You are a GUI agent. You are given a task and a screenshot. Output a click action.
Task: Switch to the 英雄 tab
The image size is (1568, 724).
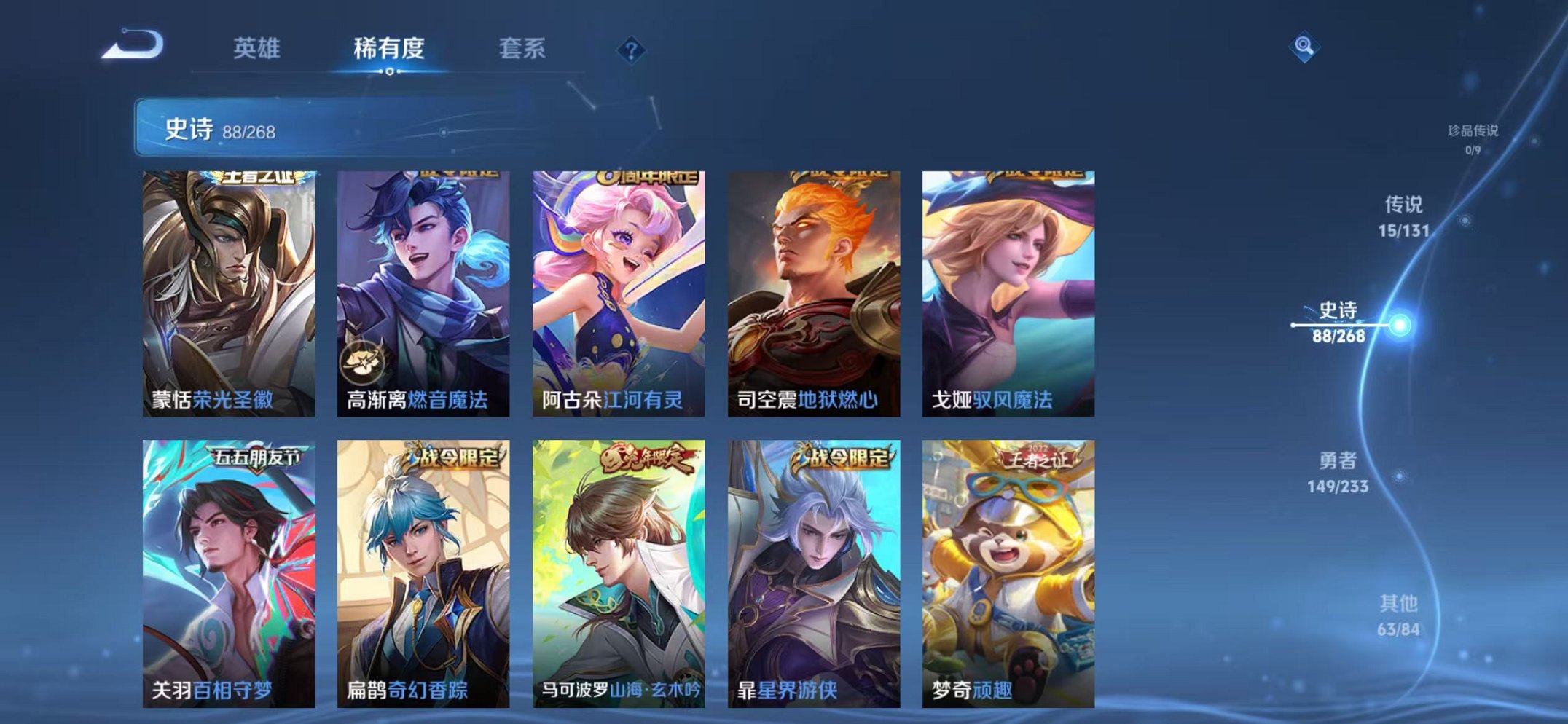click(x=258, y=48)
